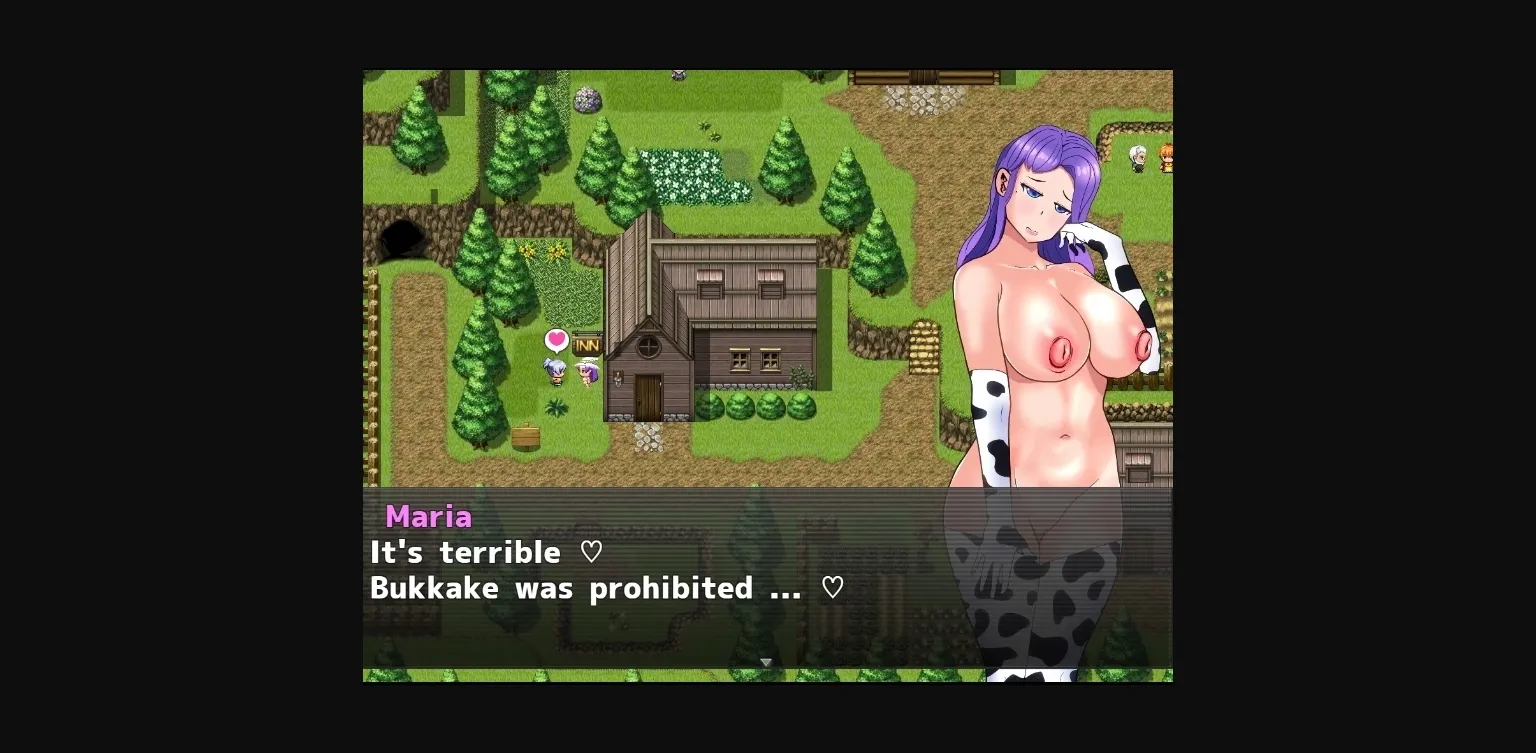Click the heart symbol after 'It's terrible'

coord(591,551)
